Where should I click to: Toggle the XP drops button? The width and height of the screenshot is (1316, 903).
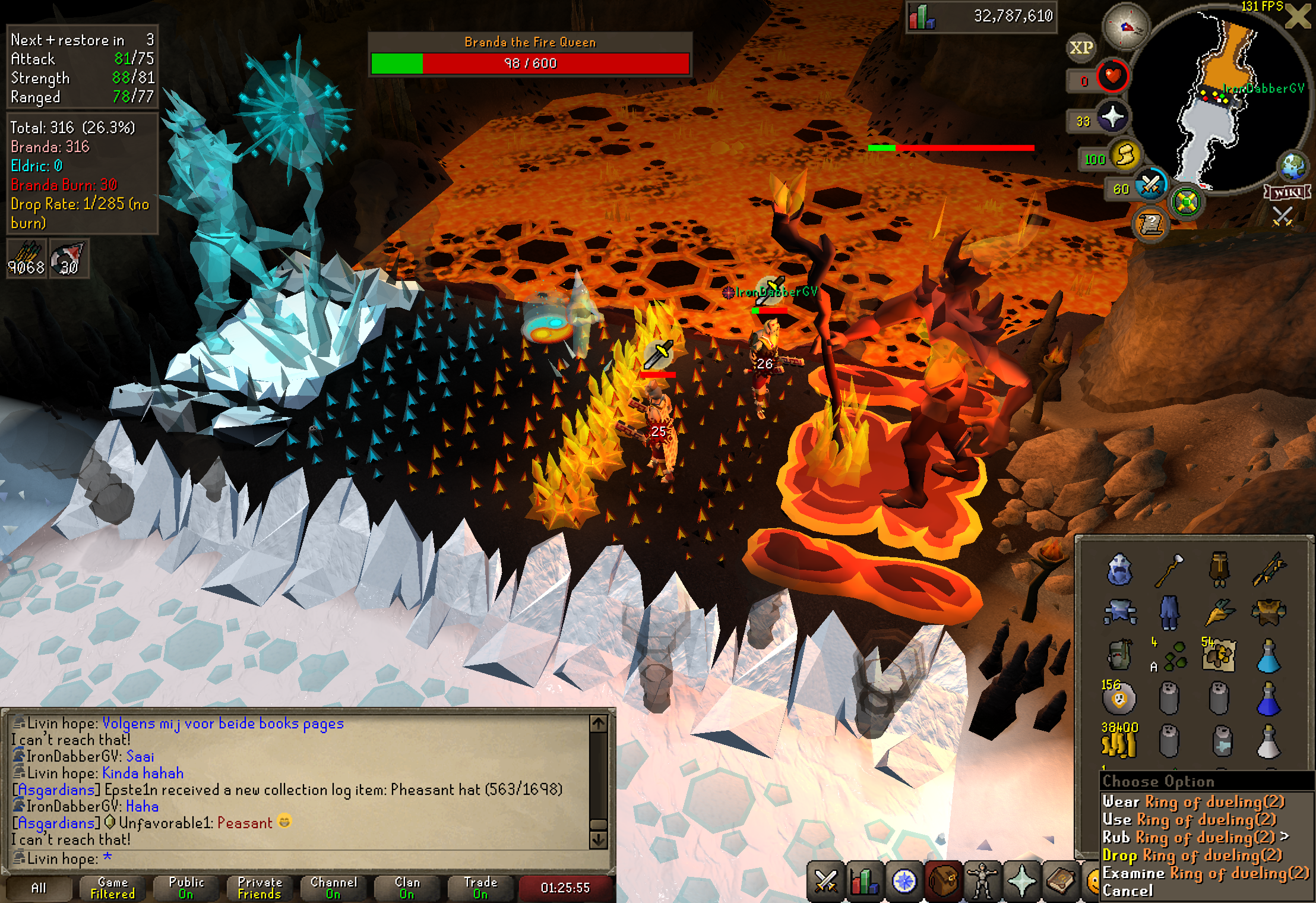(1081, 48)
